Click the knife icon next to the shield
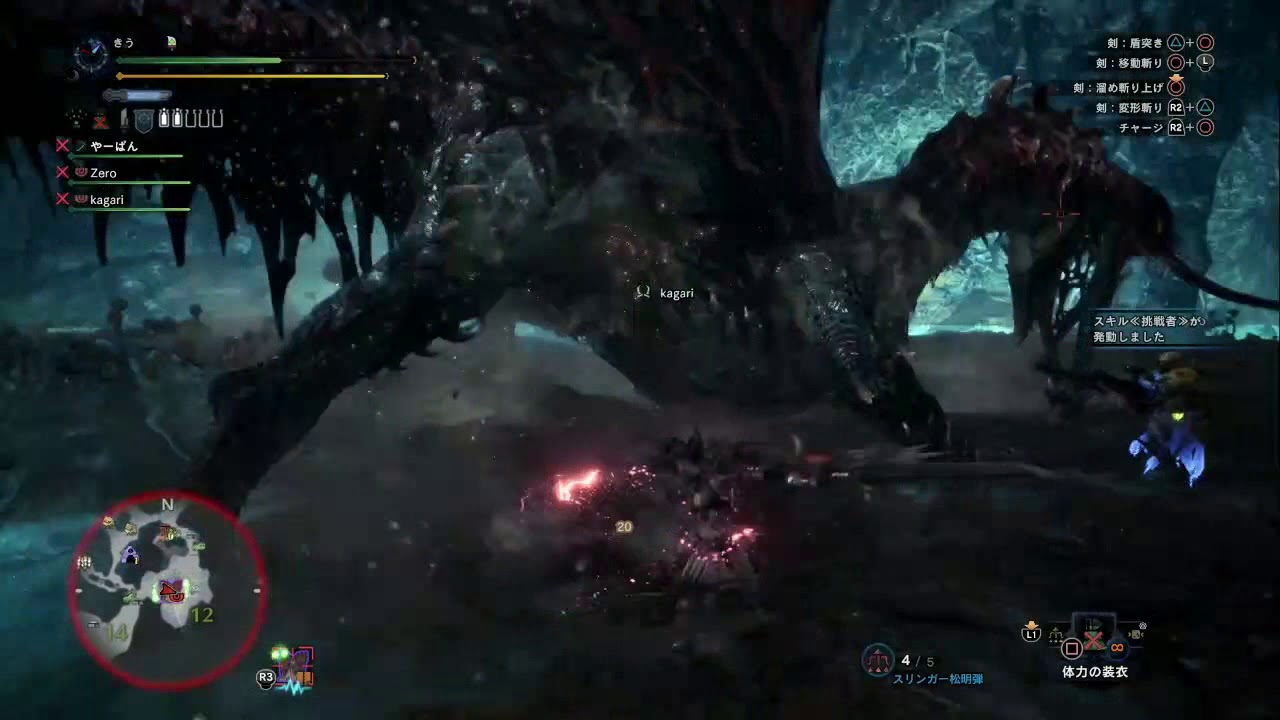 (x=125, y=118)
